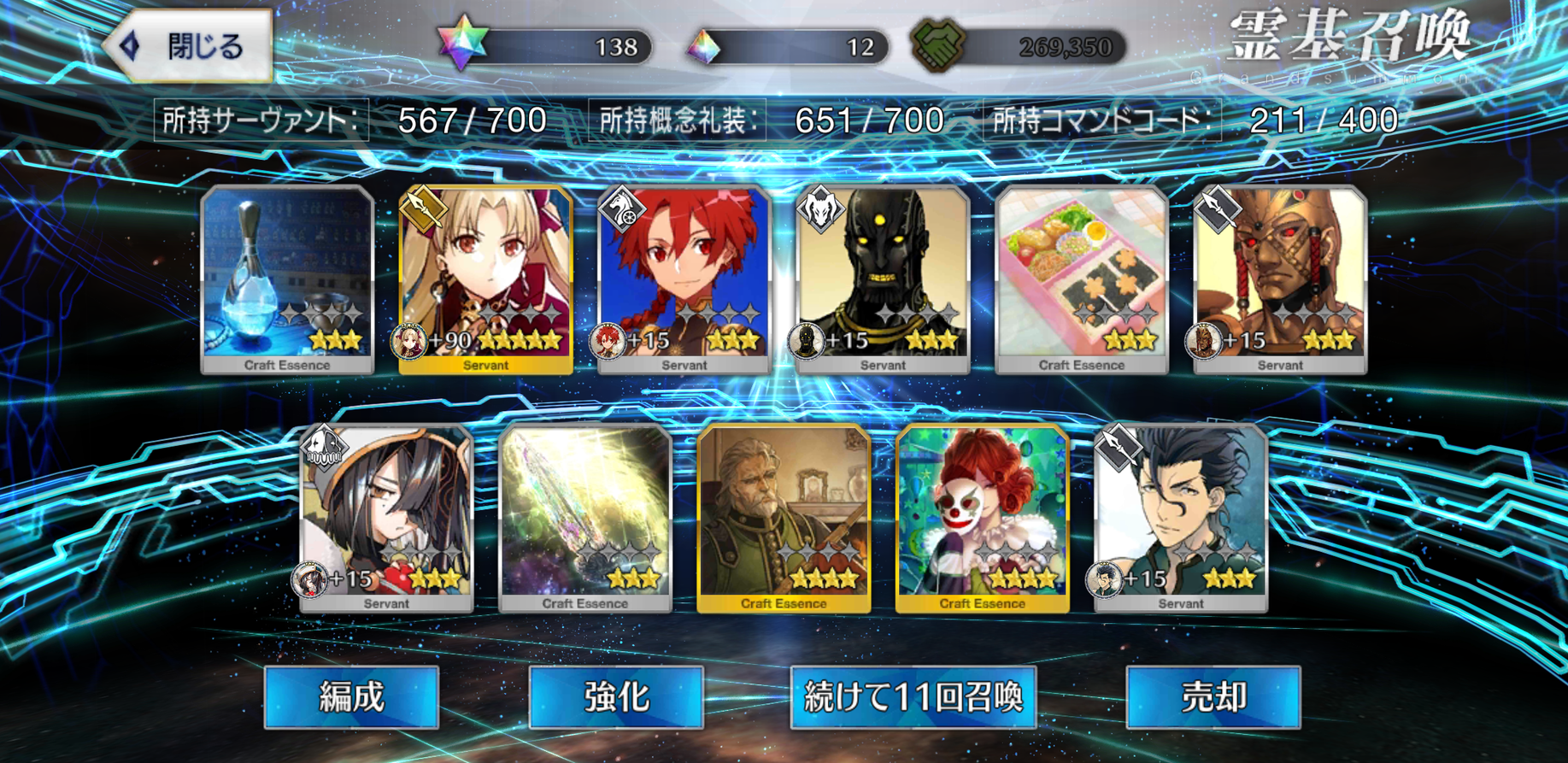The image size is (1568, 763).
Task: Inspect the bento lunchbox Craft Essence card
Action: [1081, 279]
